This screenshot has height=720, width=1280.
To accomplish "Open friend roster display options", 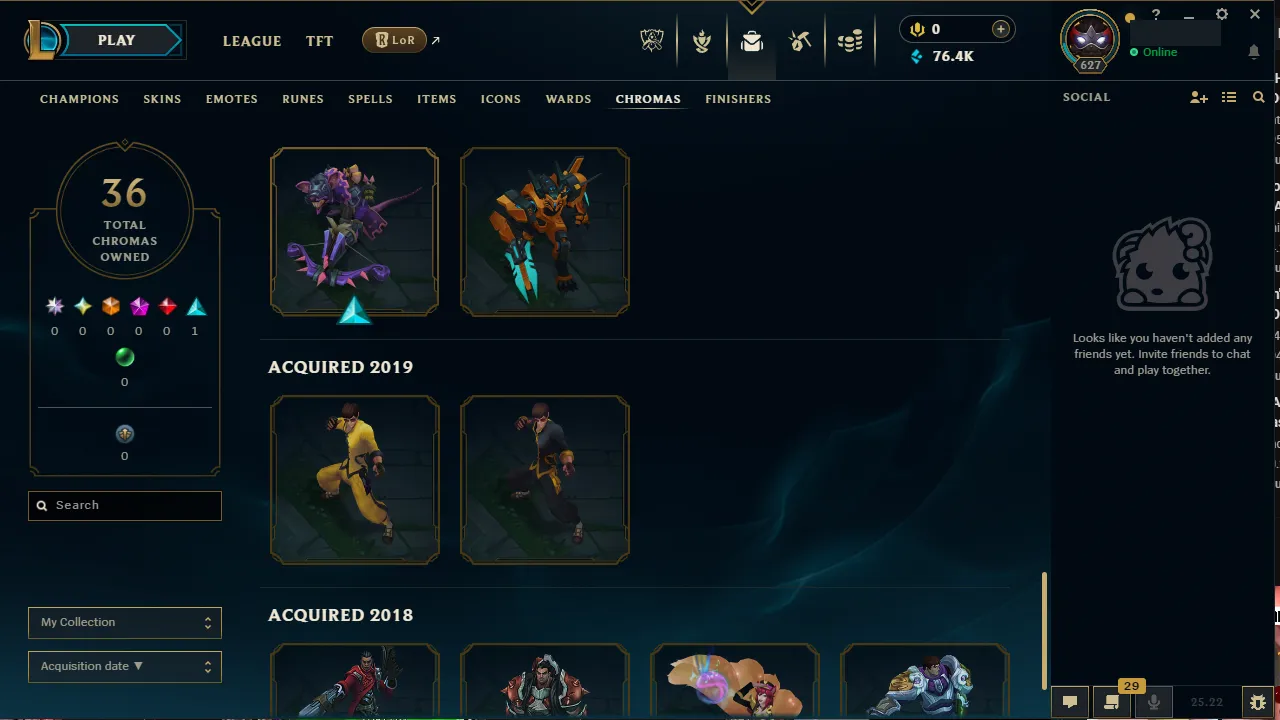I will [1229, 97].
